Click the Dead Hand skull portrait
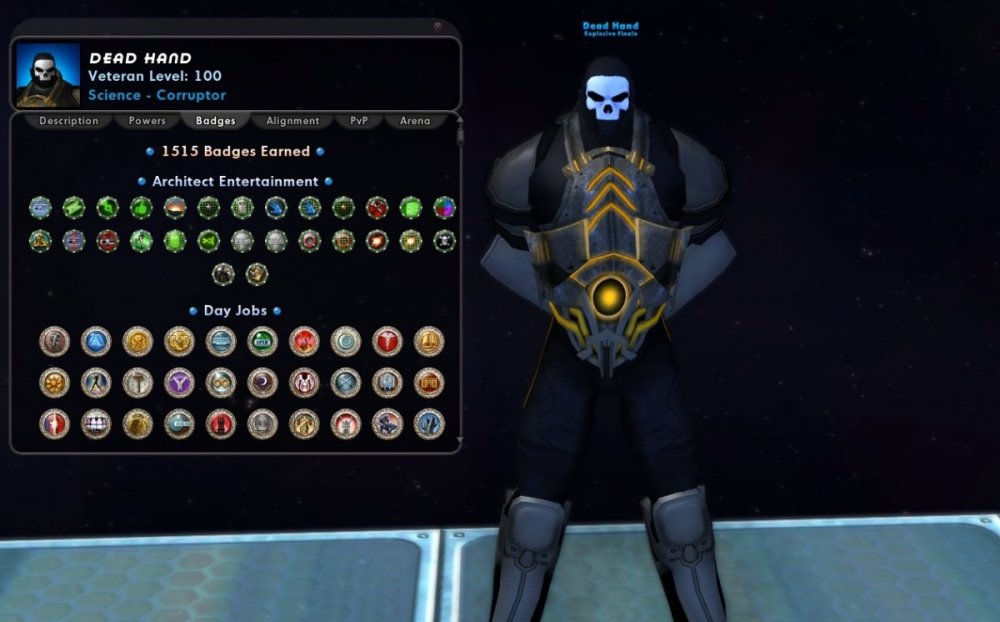 [x=48, y=75]
